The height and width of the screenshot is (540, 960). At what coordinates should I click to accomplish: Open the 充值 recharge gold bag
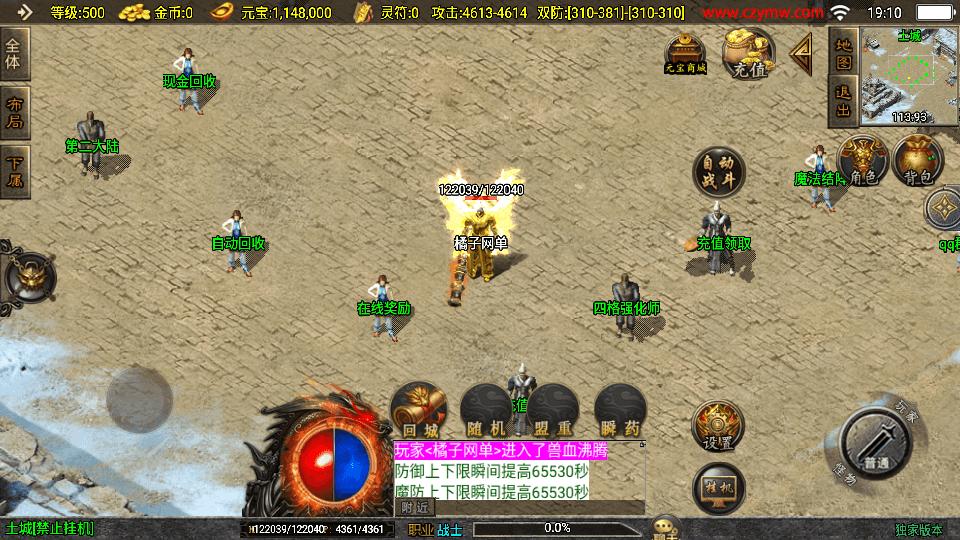coord(748,54)
